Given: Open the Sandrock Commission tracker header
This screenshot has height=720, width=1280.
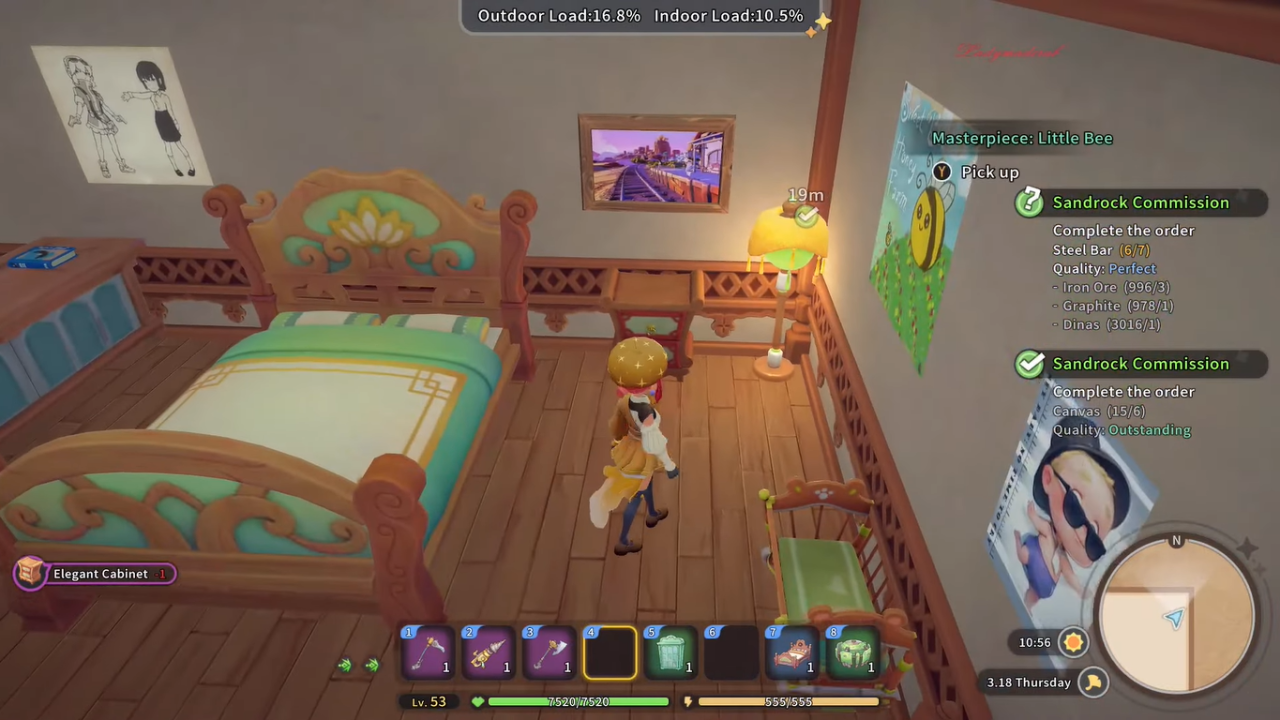Looking at the screenshot, I should (x=1141, y=202).
